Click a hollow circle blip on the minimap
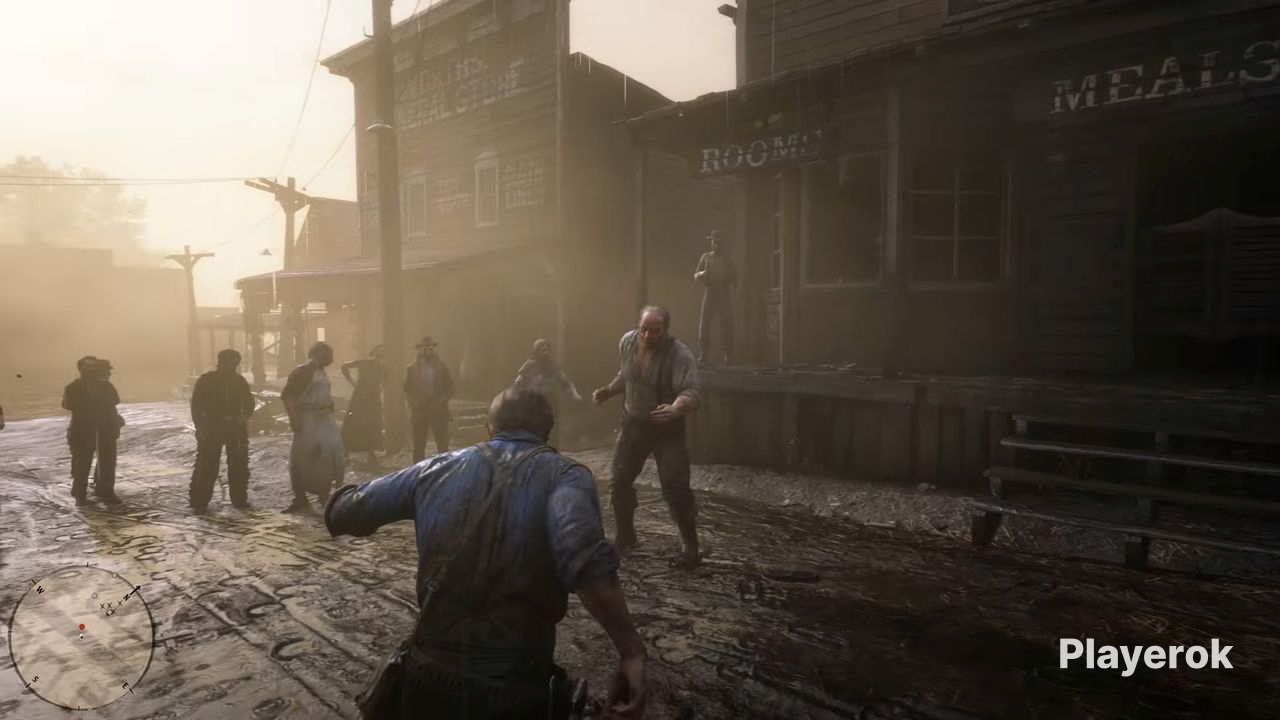Viewport: 1280px width, 720px height. click(x=95, y=596)
